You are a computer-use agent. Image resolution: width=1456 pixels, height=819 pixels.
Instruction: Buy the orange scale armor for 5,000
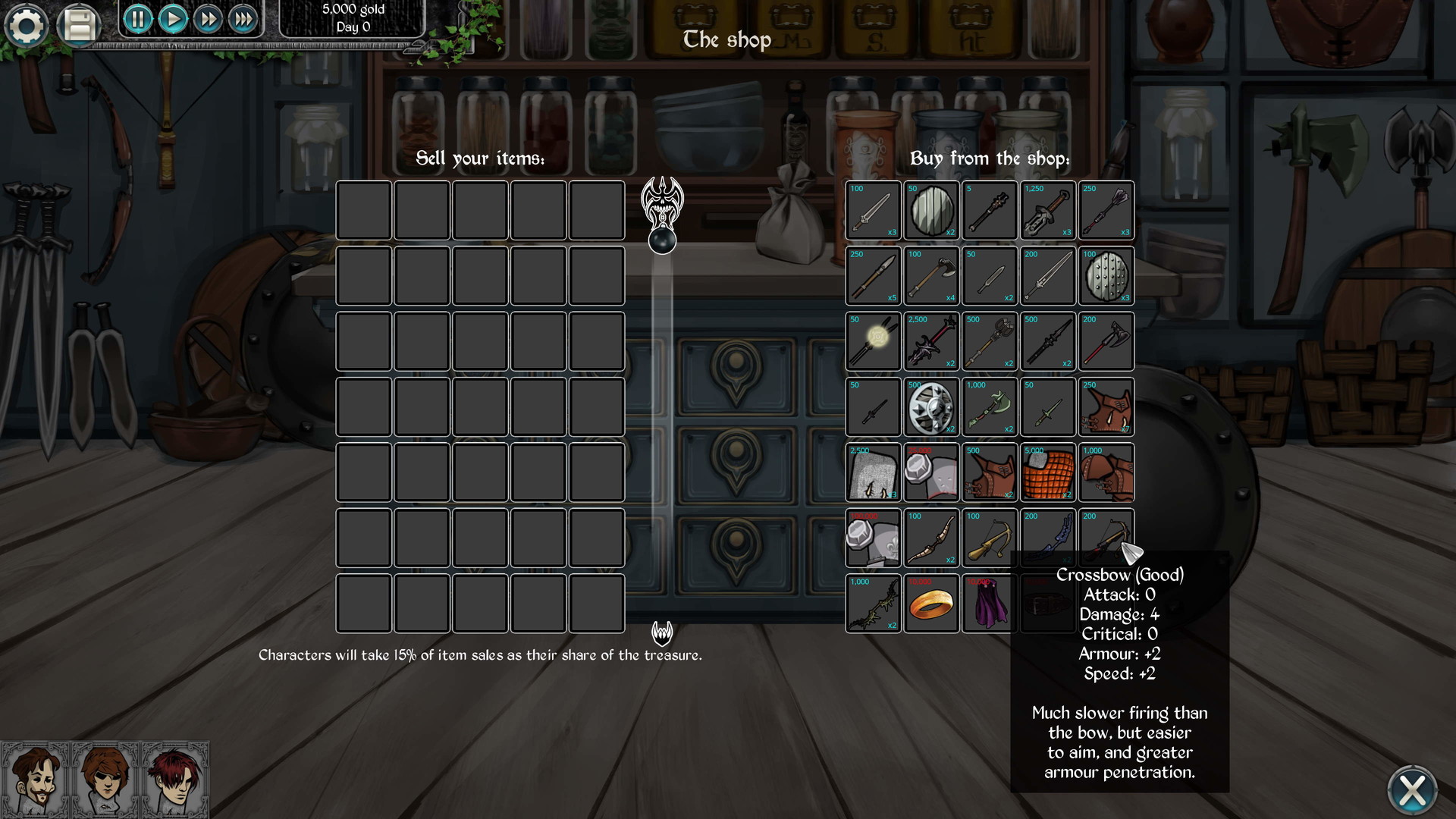[x=1047, y=472]
